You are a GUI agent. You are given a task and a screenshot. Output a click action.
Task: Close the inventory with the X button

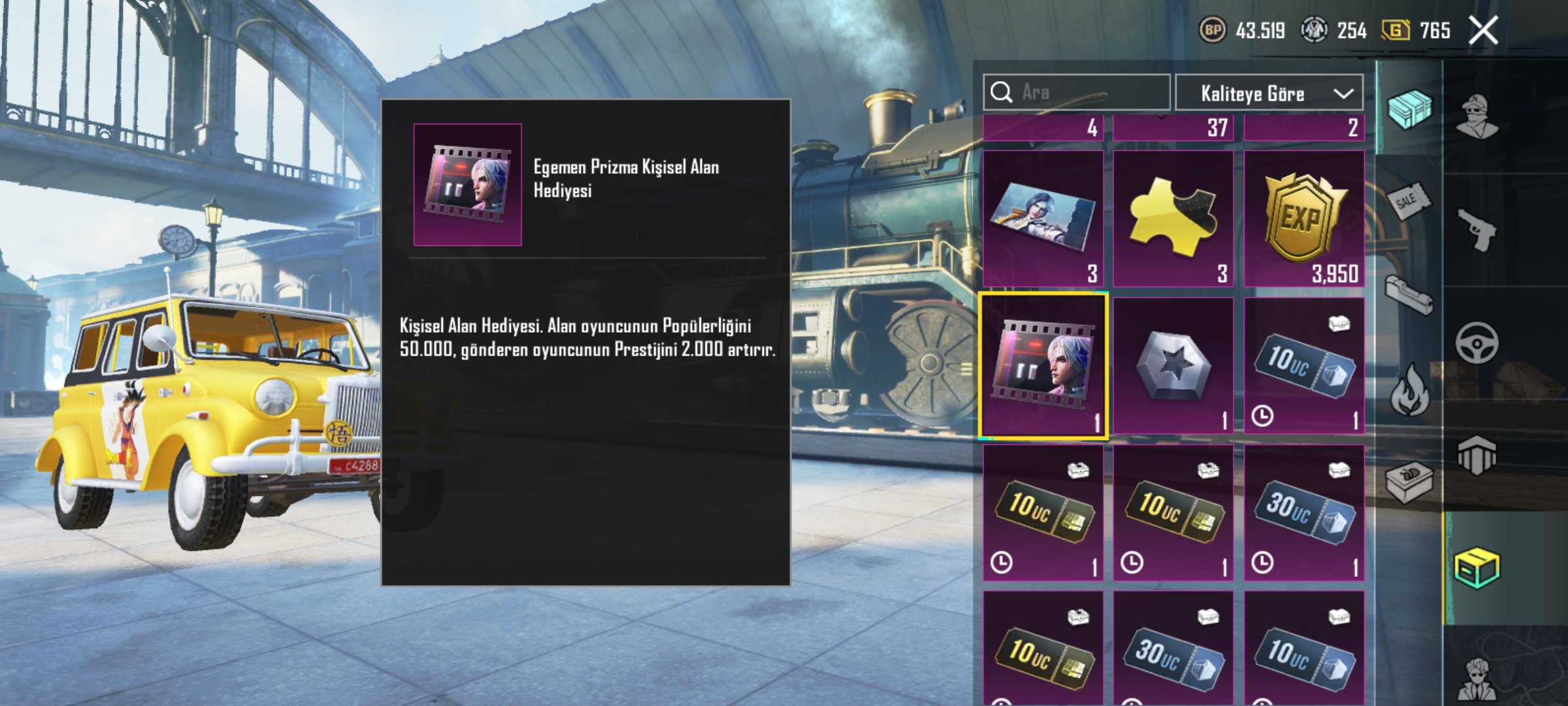click(x=1483, y=31)
